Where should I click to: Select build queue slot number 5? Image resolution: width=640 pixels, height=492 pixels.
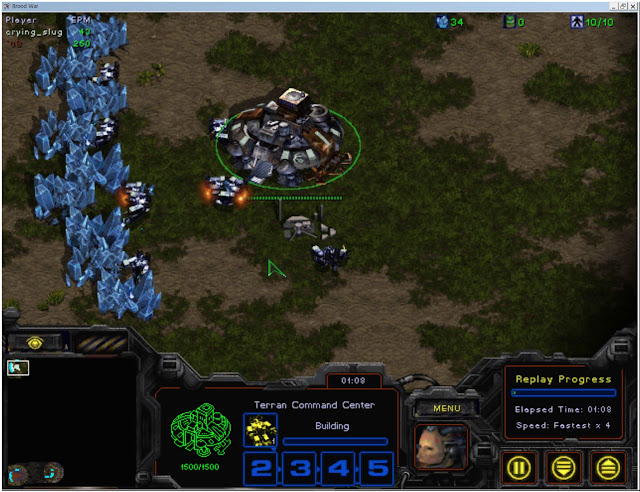pyautogui.click(x=374, y=467)
